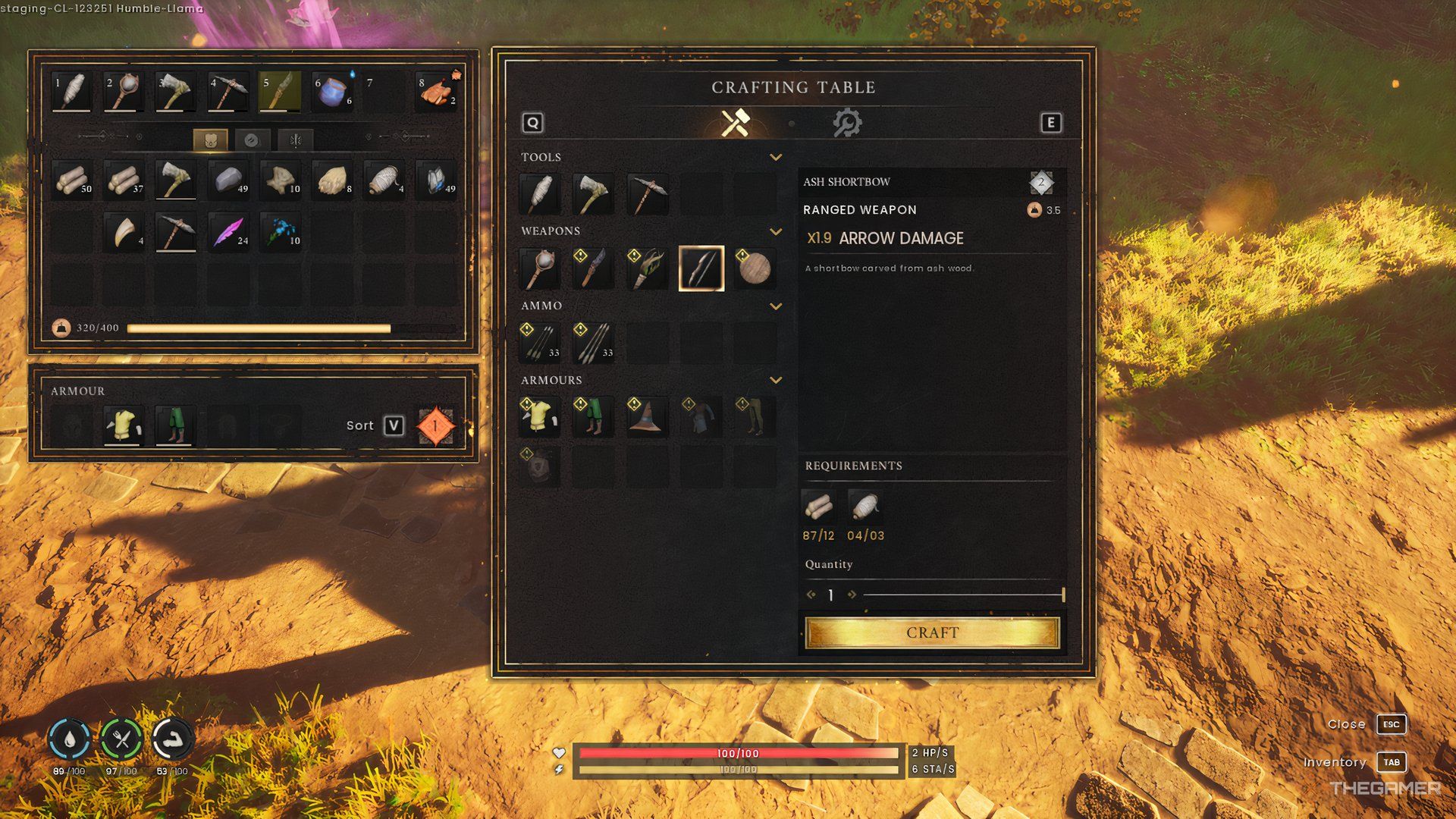Select the roast chicken hotbar slot
The height and width of the screenshot is (819, 1456).
438,92
